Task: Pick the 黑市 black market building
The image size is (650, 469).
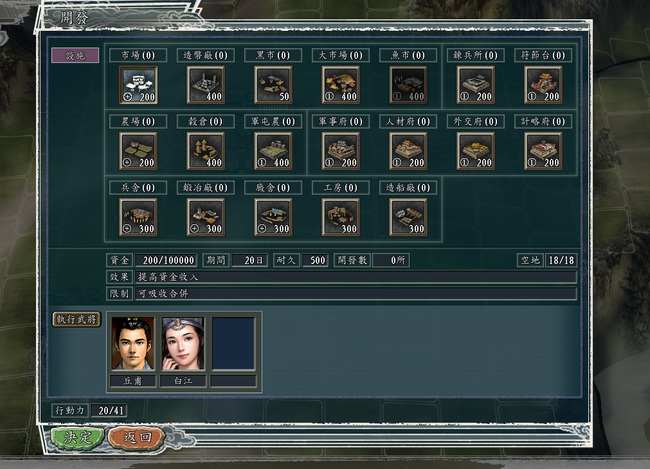Action: coord(273,84)
